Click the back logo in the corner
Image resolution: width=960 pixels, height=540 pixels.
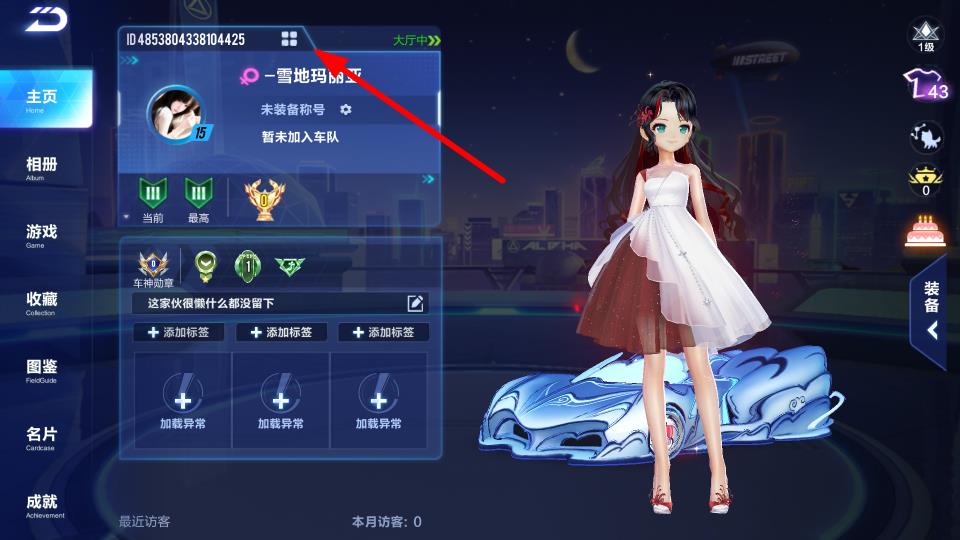coord(45,19)
